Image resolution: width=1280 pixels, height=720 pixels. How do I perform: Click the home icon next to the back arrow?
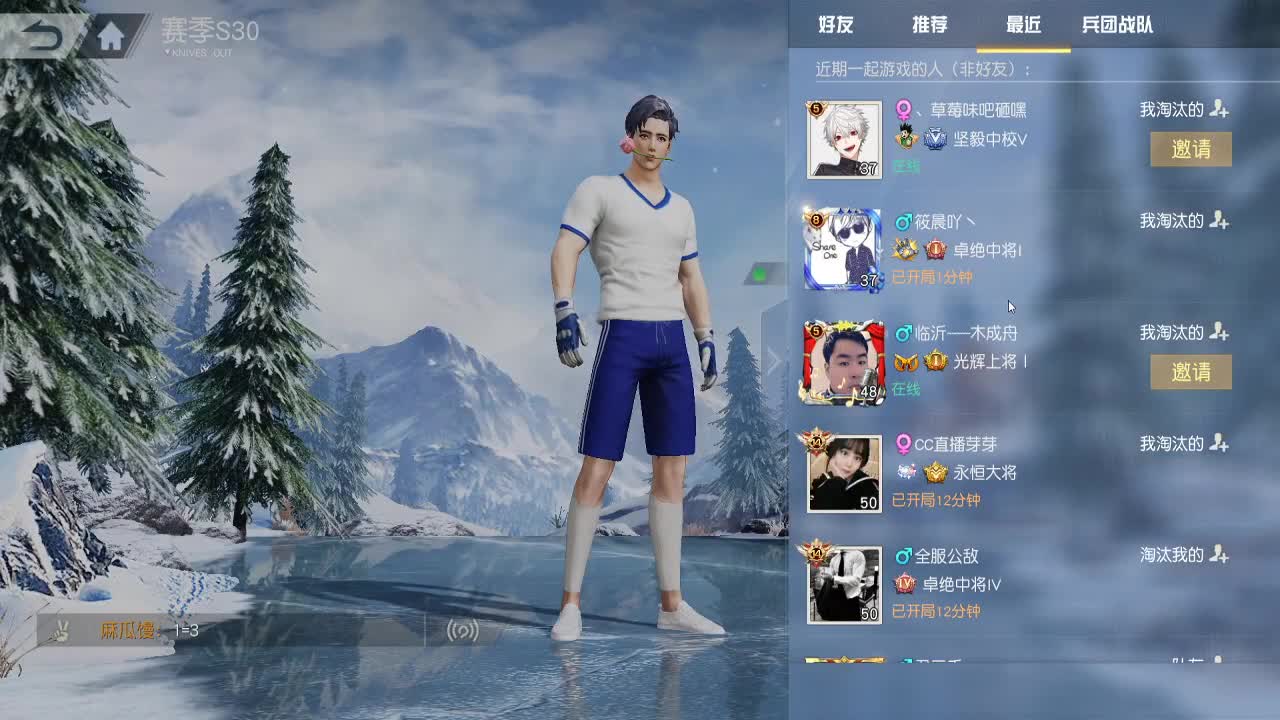pos(111,33)
